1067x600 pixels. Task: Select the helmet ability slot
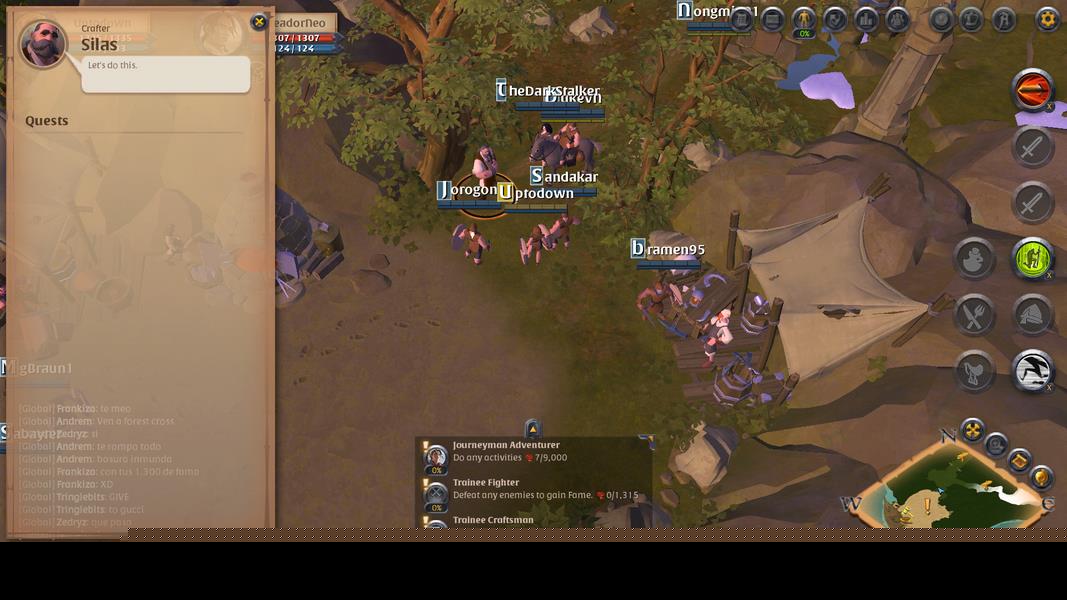click(x=1032, y=315)
